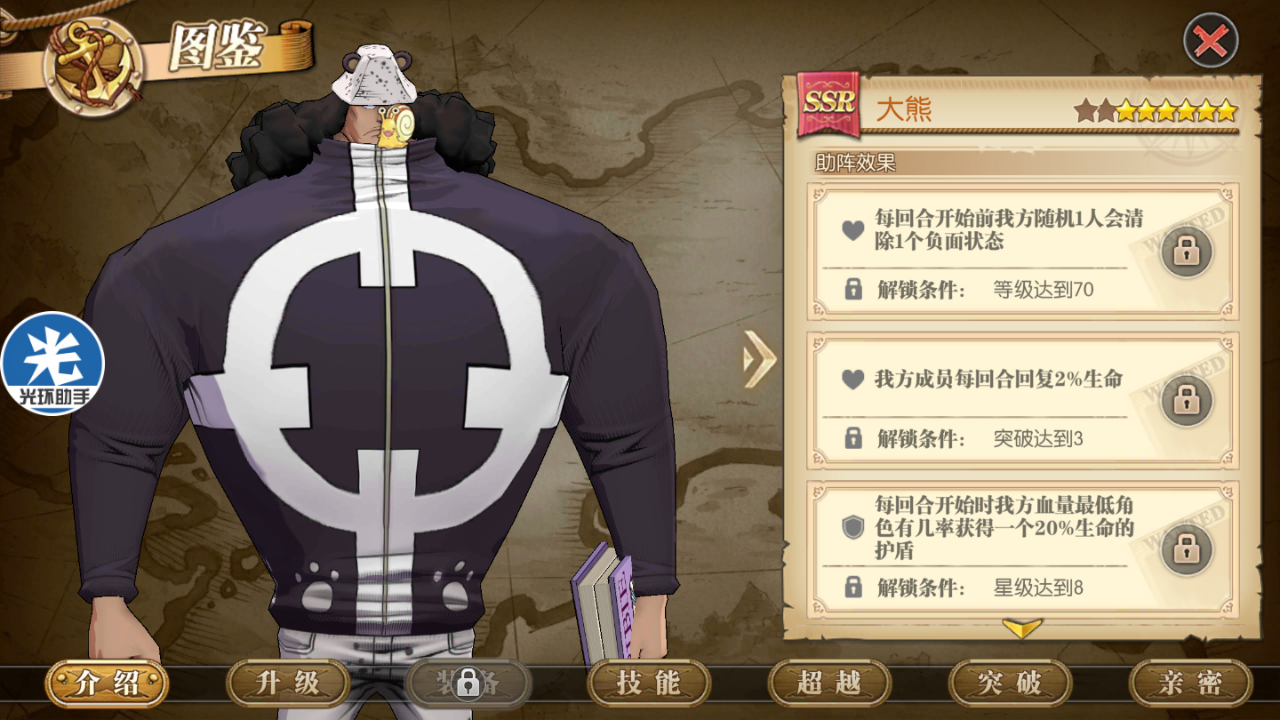Screen dimensions: 1280x720
Task: Open the 突破 tab
Action: 1010,683
